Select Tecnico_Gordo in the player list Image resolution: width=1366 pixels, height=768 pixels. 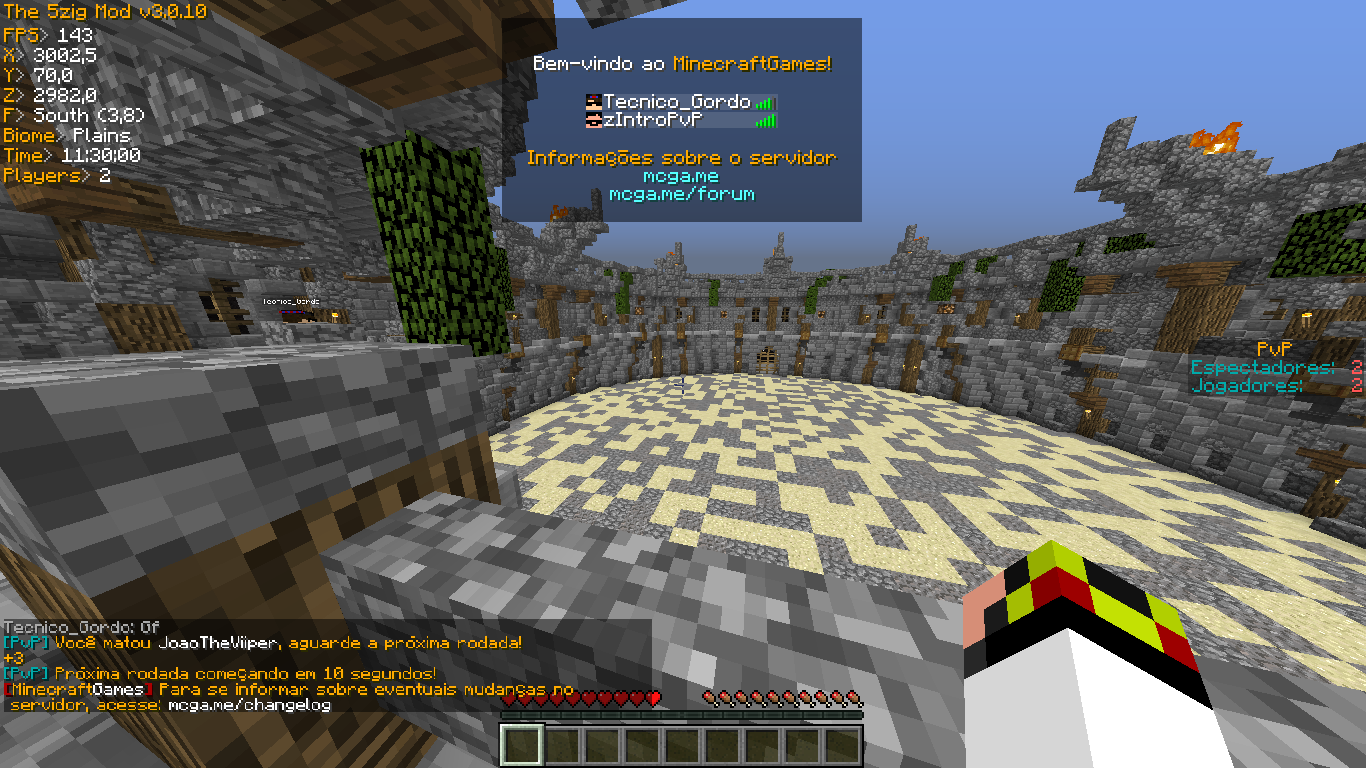point(677,102)
